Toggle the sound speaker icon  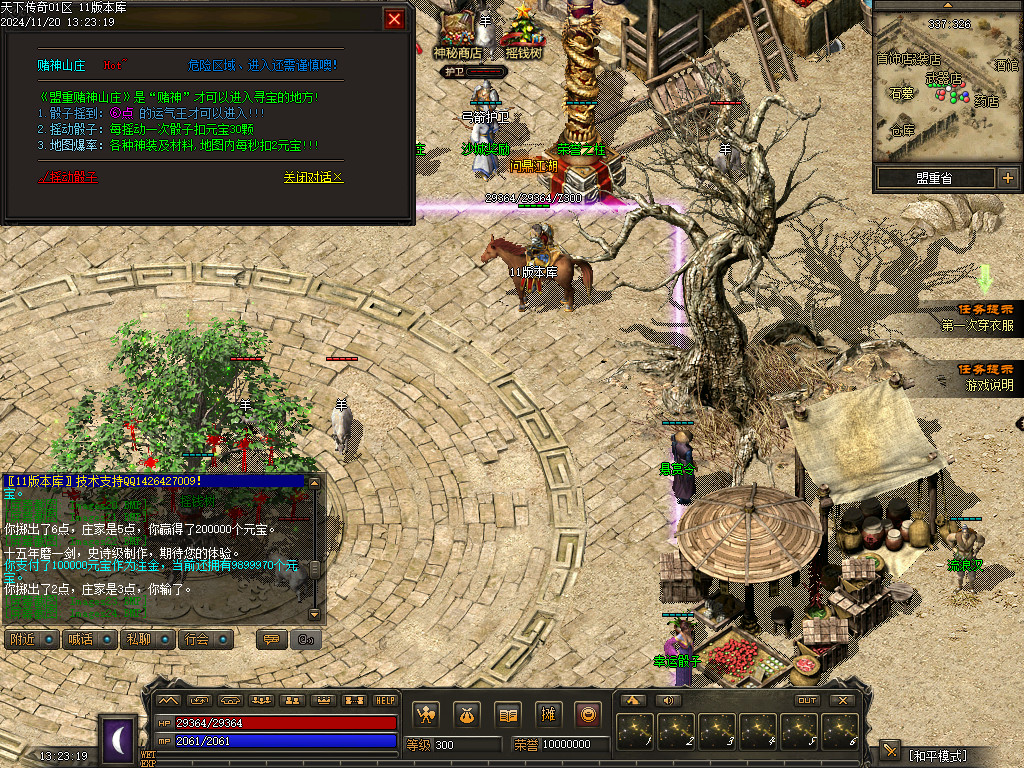[666, 700]
